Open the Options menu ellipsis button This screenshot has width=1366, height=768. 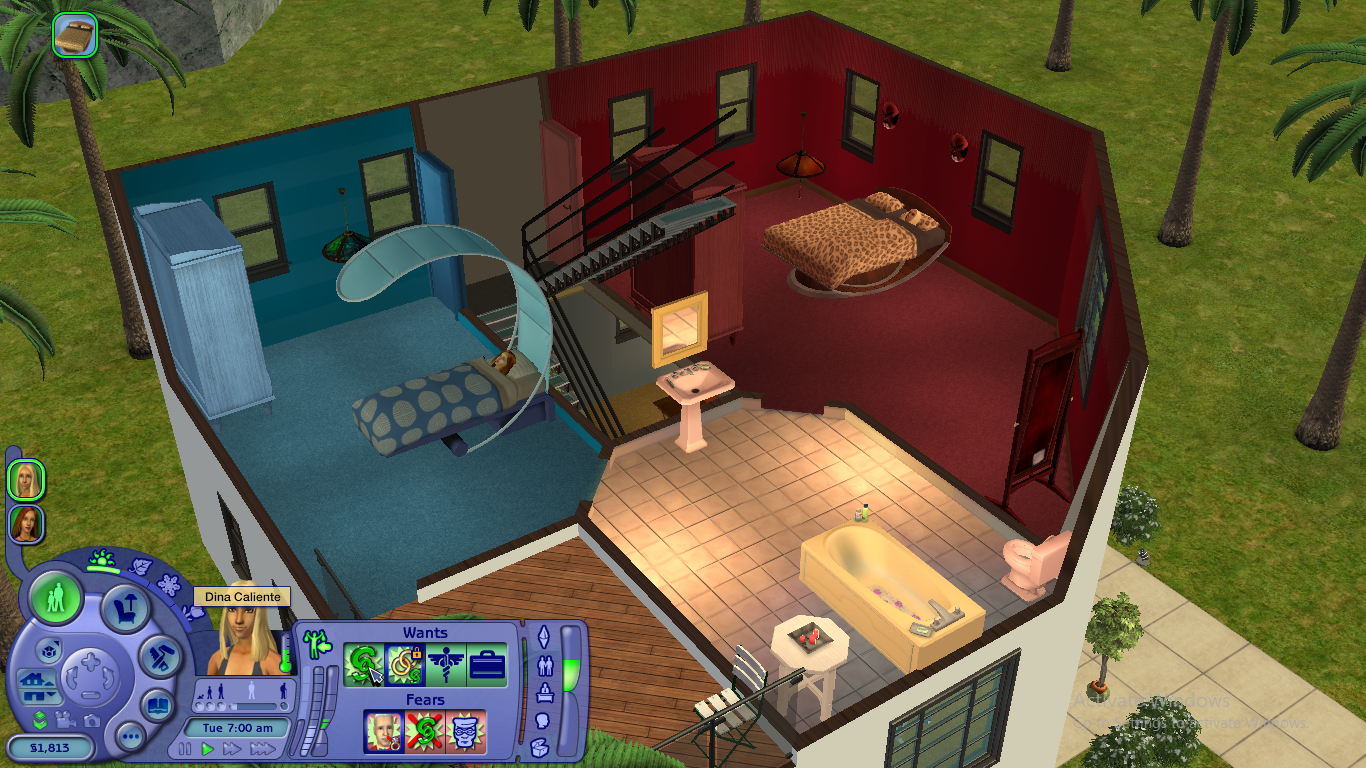(x=130, y=736)
